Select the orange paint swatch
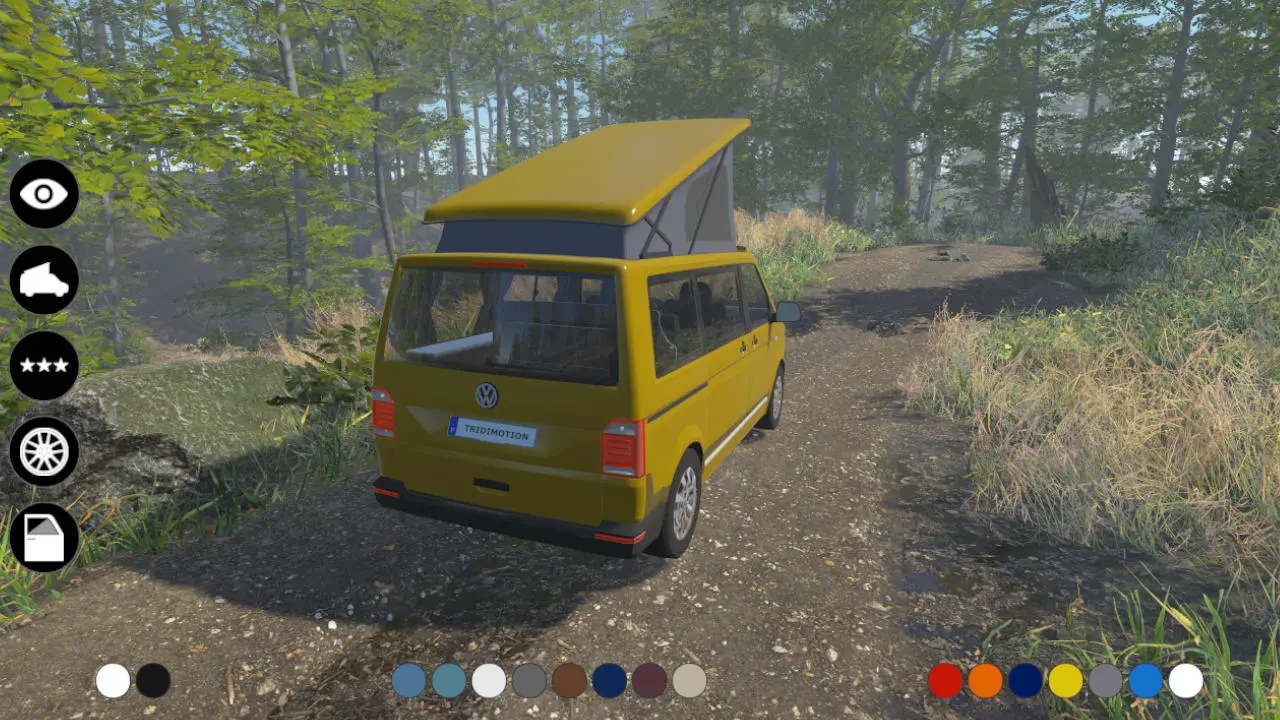Image resolution: width=1280 pixels, height=720 pixels. click(x=985, y=681)
